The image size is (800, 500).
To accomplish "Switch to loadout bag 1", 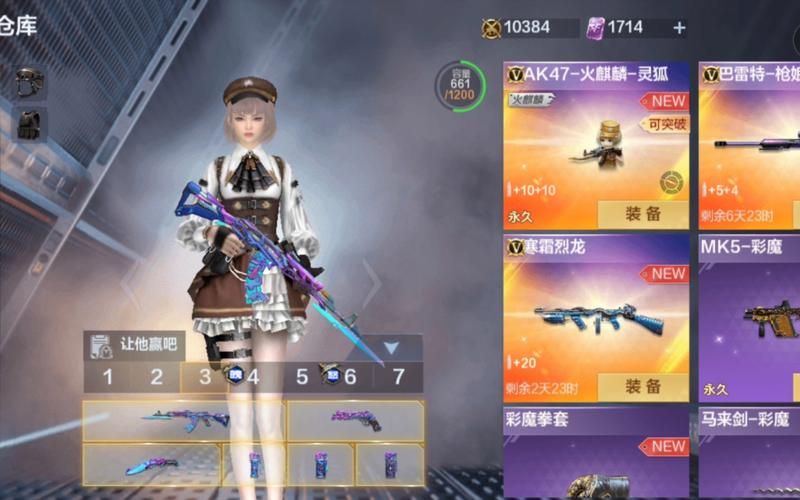I will [108, 377].
